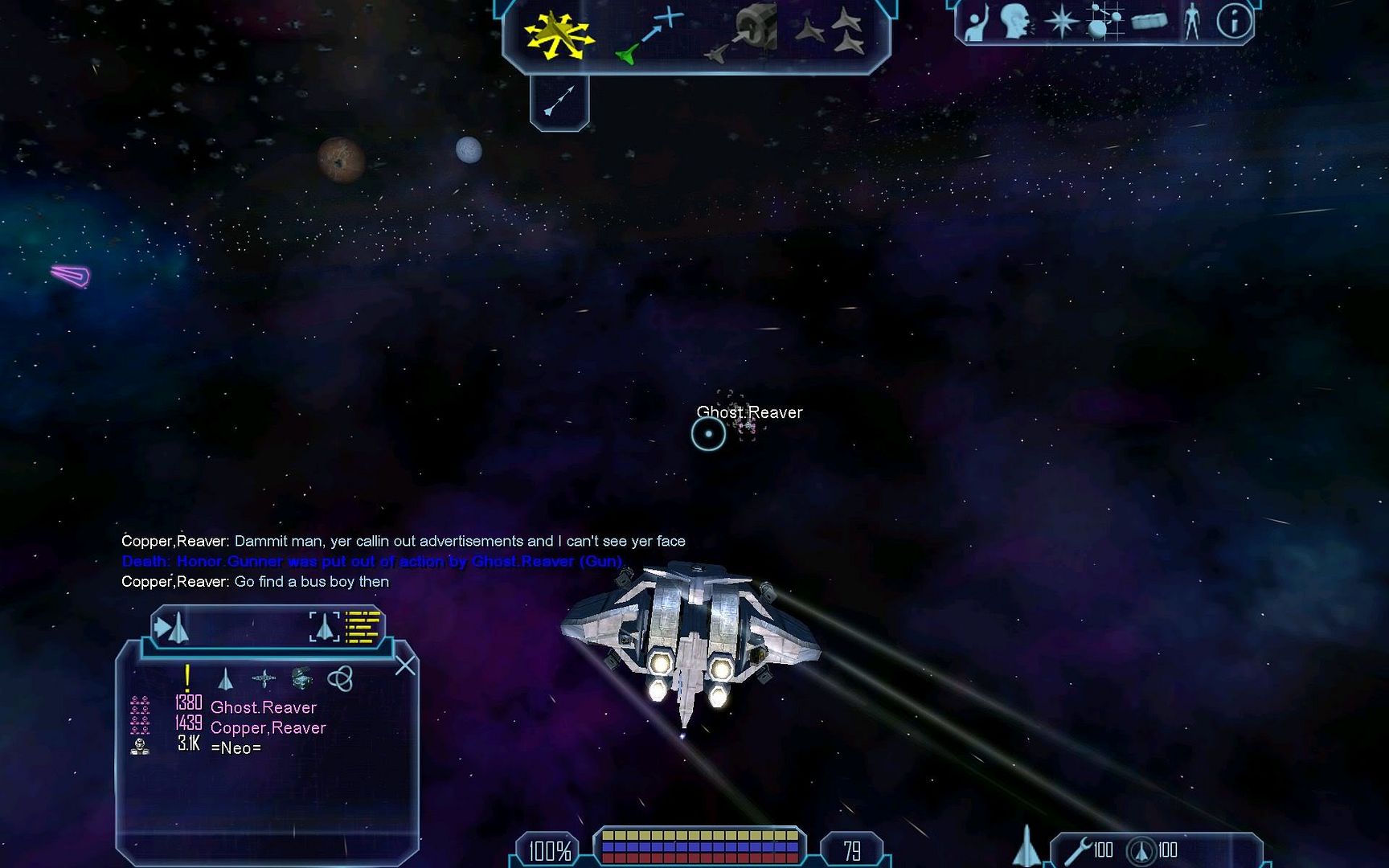Open the talking head voice chat icon
This screenshot has height=868, width=1389.
(1016, 22)
